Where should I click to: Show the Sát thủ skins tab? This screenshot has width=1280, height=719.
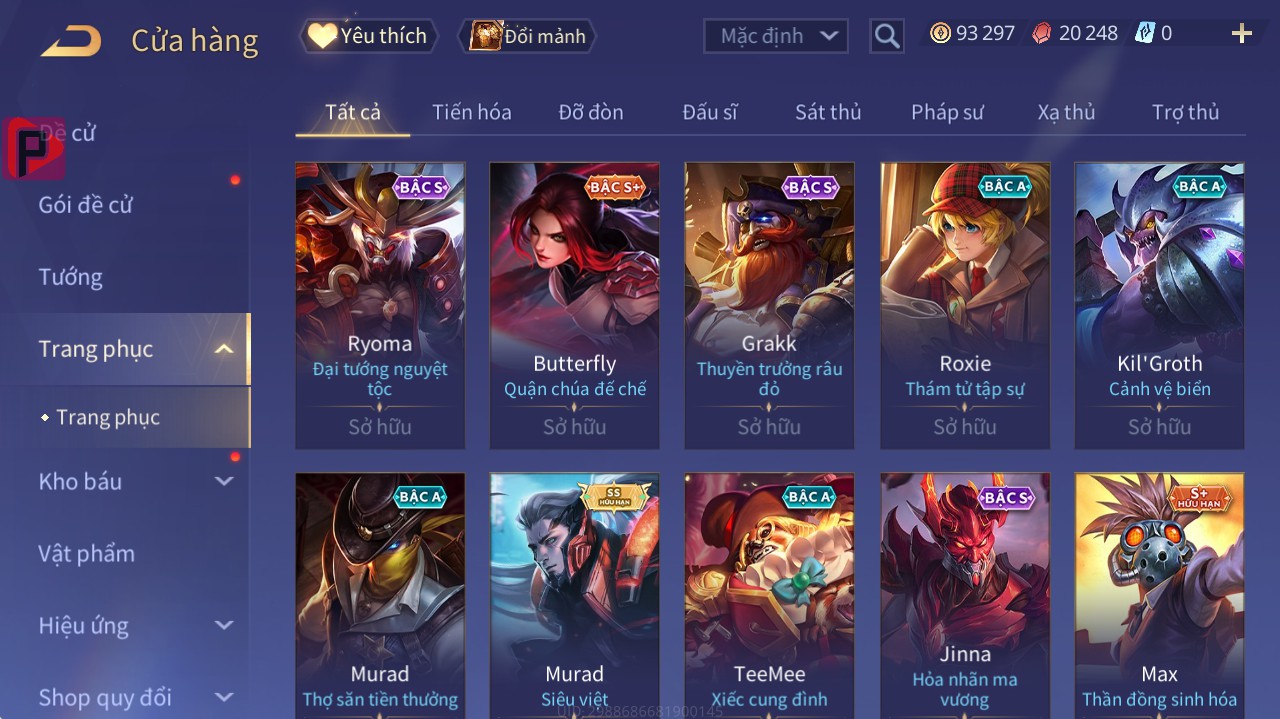(x=827, y=112)
